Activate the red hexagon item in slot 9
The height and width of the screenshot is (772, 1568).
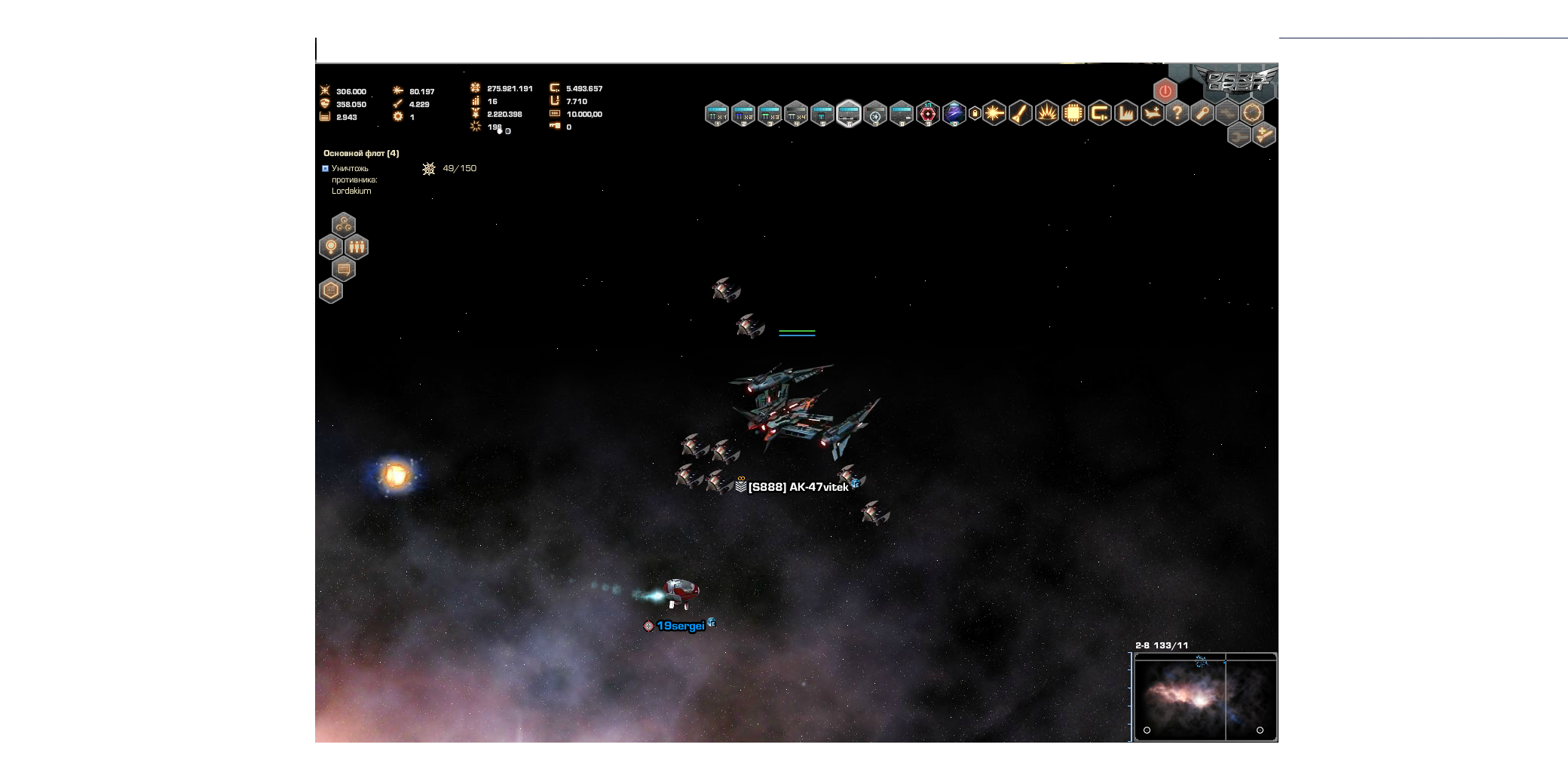(928, 114)
